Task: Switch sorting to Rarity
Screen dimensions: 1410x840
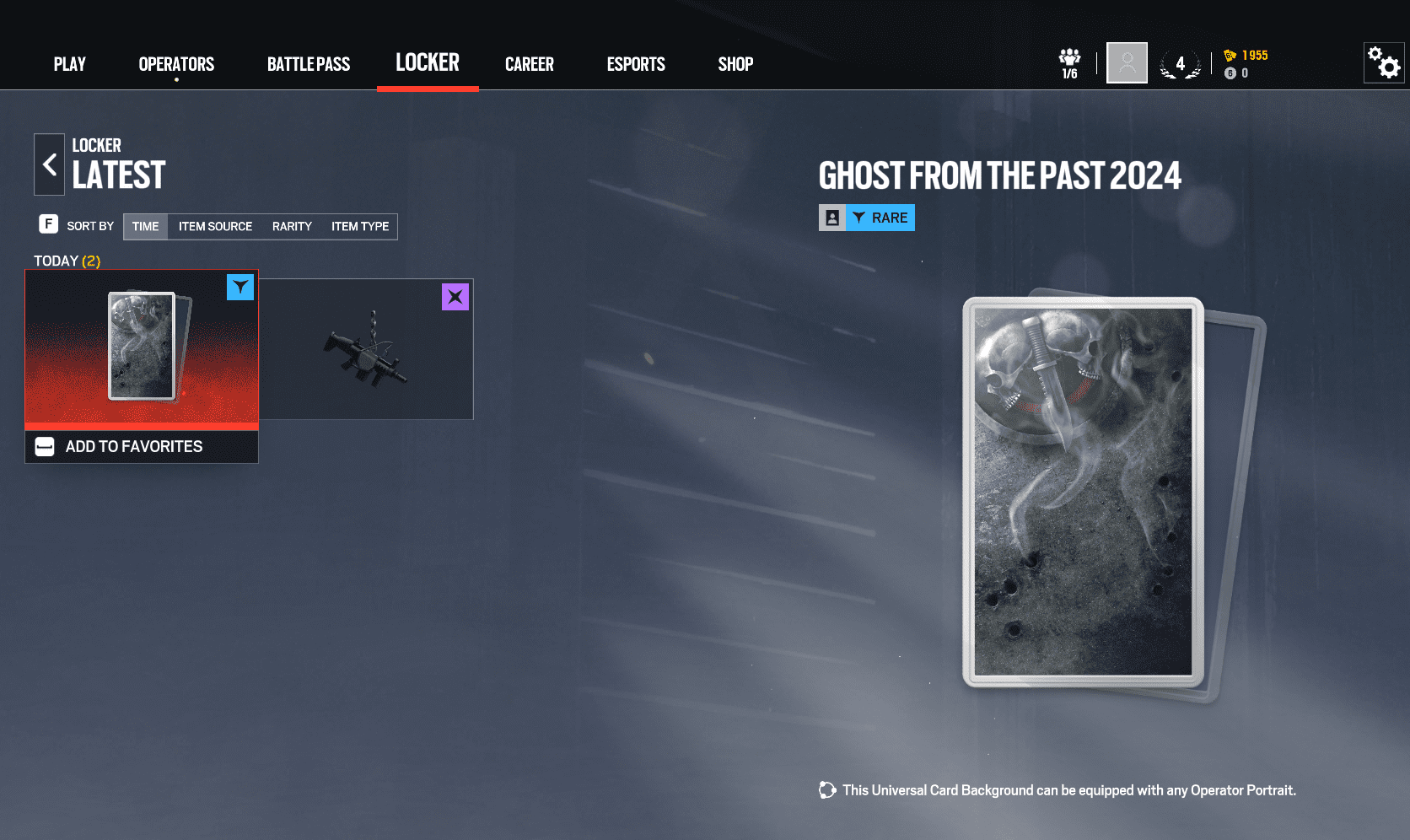Action: (292, 226)
